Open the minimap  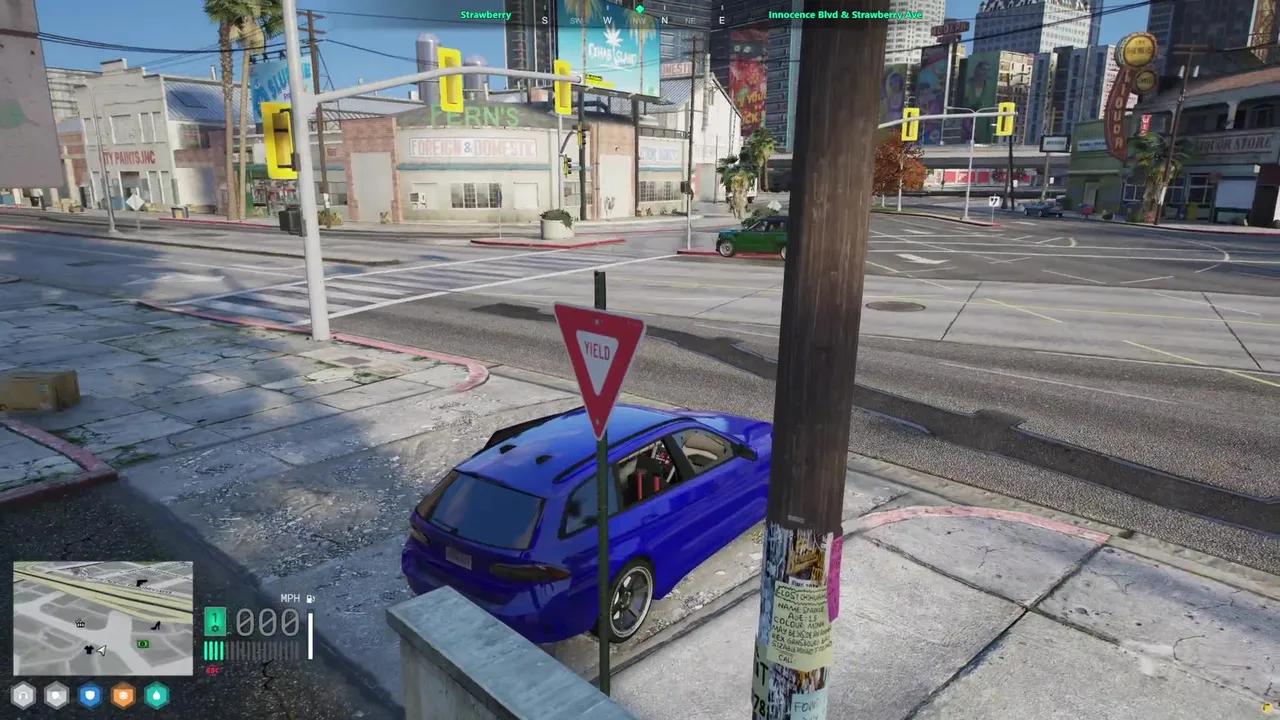(103, 618)
